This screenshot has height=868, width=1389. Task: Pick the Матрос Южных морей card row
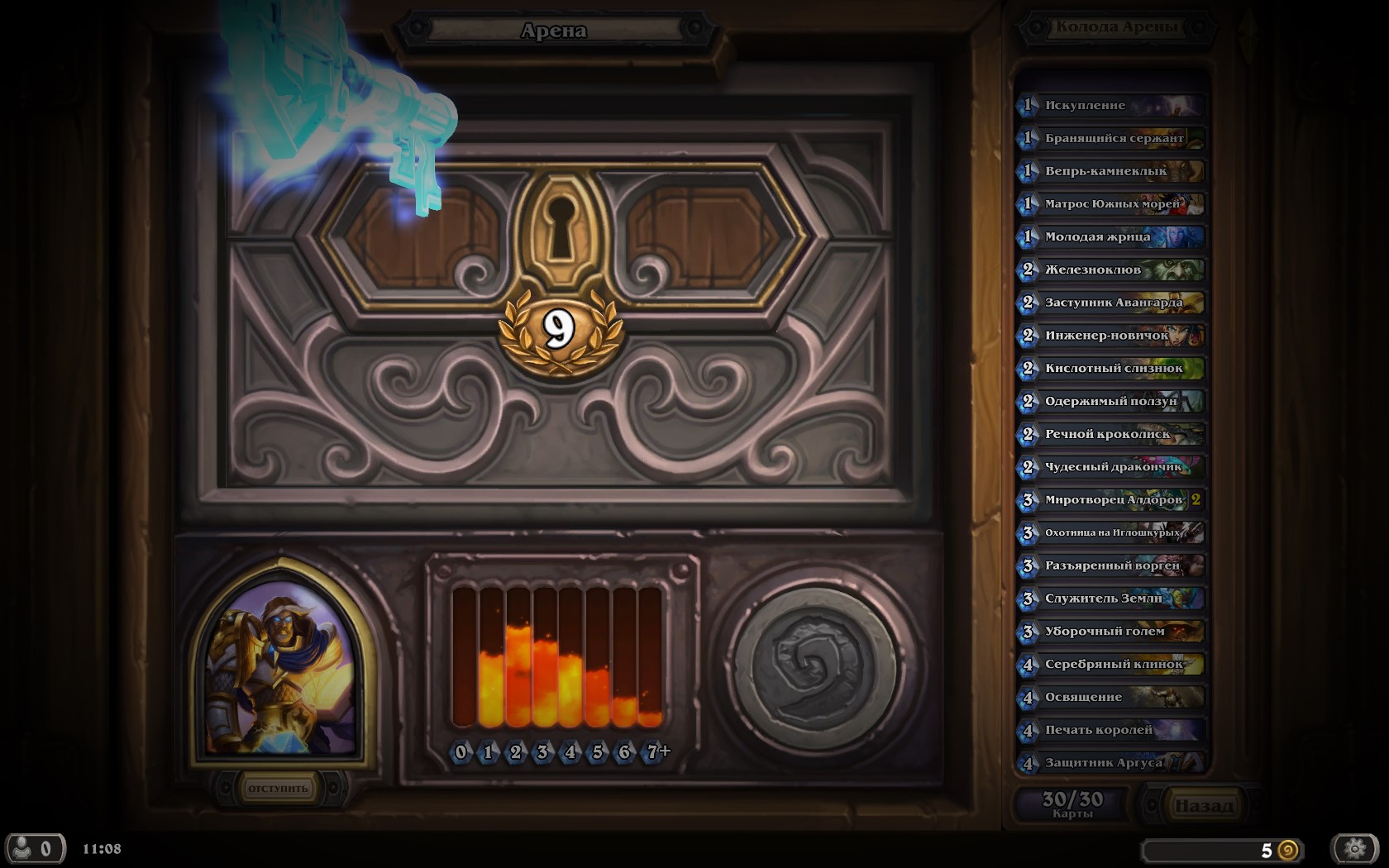(1110, 204)
